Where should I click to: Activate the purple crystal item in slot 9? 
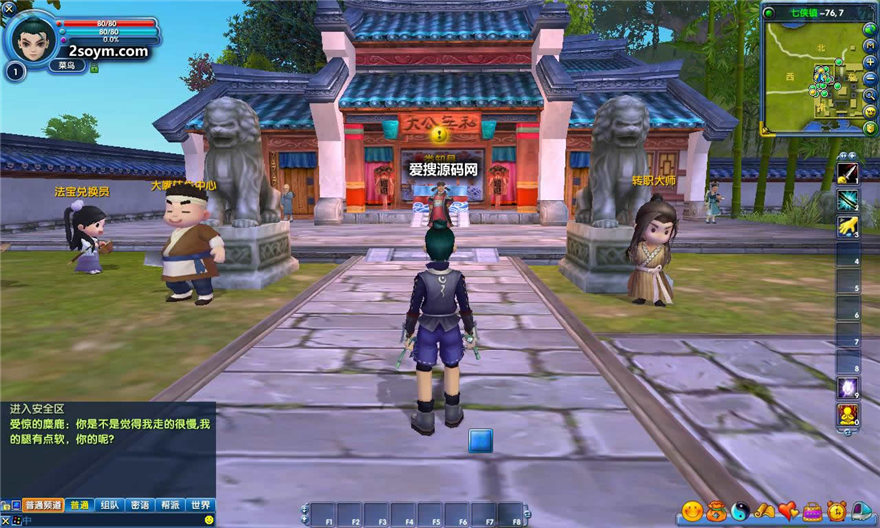848,388
